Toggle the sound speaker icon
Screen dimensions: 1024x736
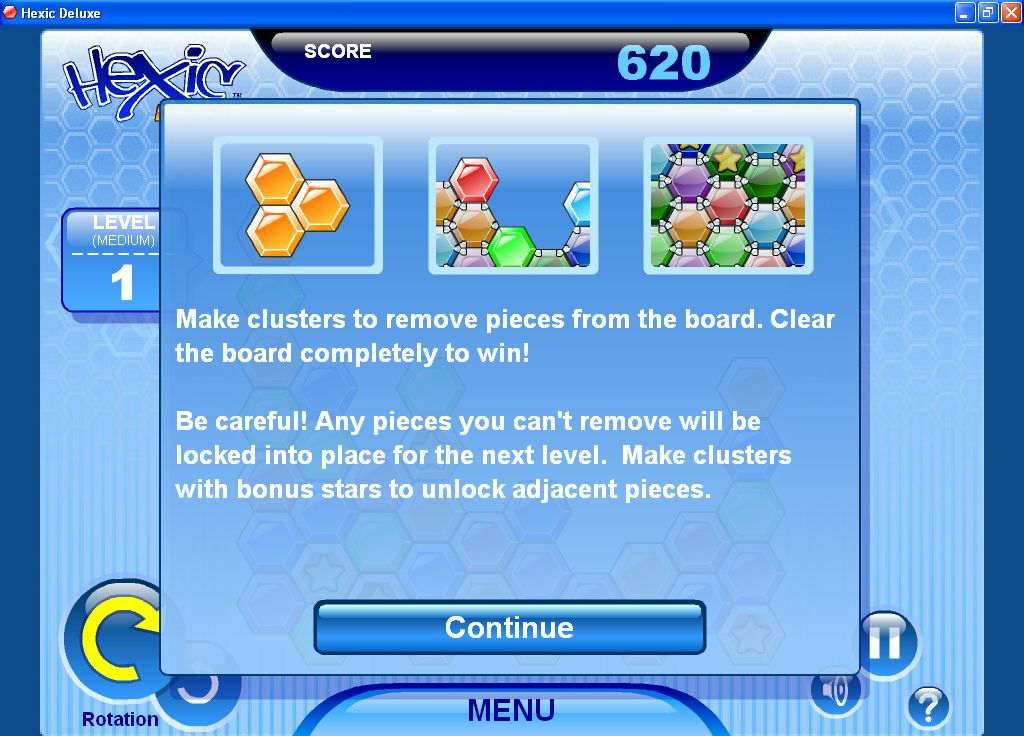[x=834, y=690]
